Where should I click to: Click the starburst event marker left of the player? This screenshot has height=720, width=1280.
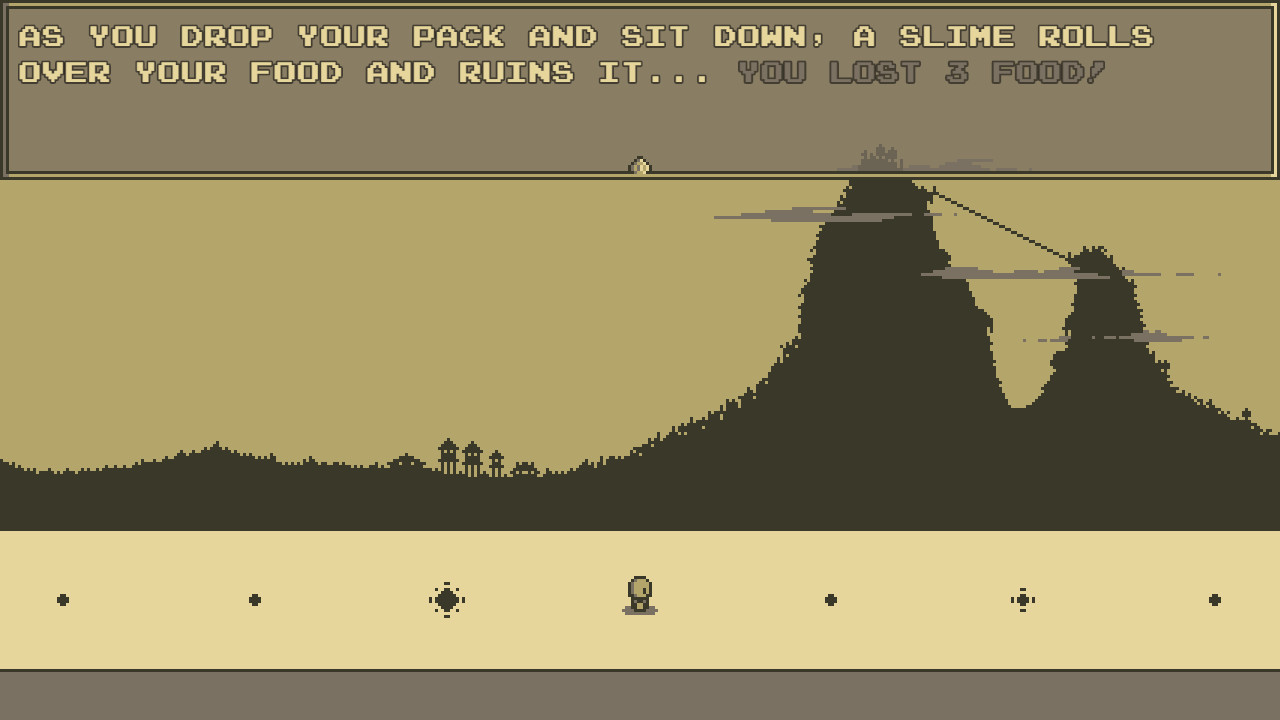[447, 599]
